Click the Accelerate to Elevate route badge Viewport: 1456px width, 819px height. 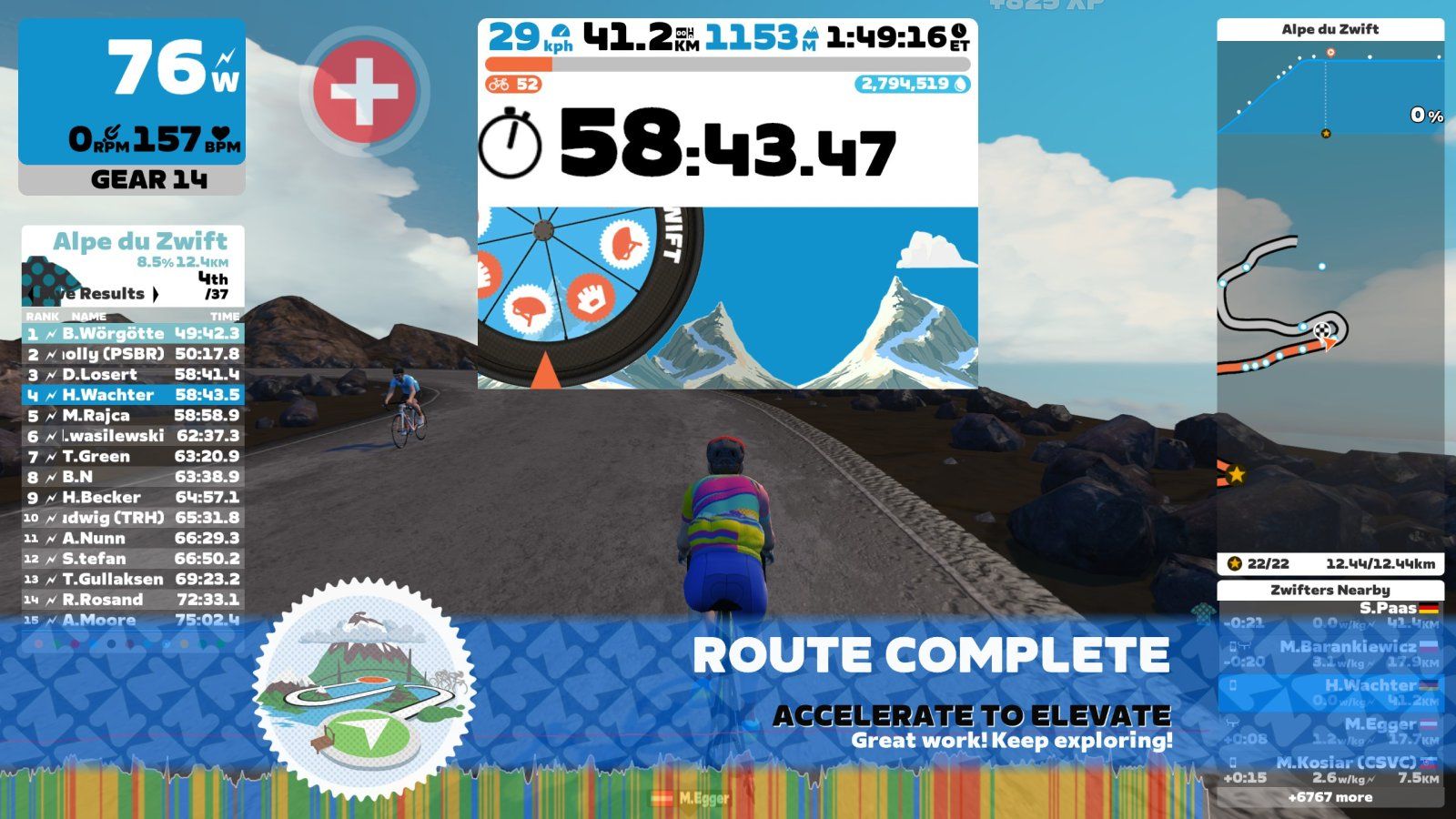(x=364, y=695)
